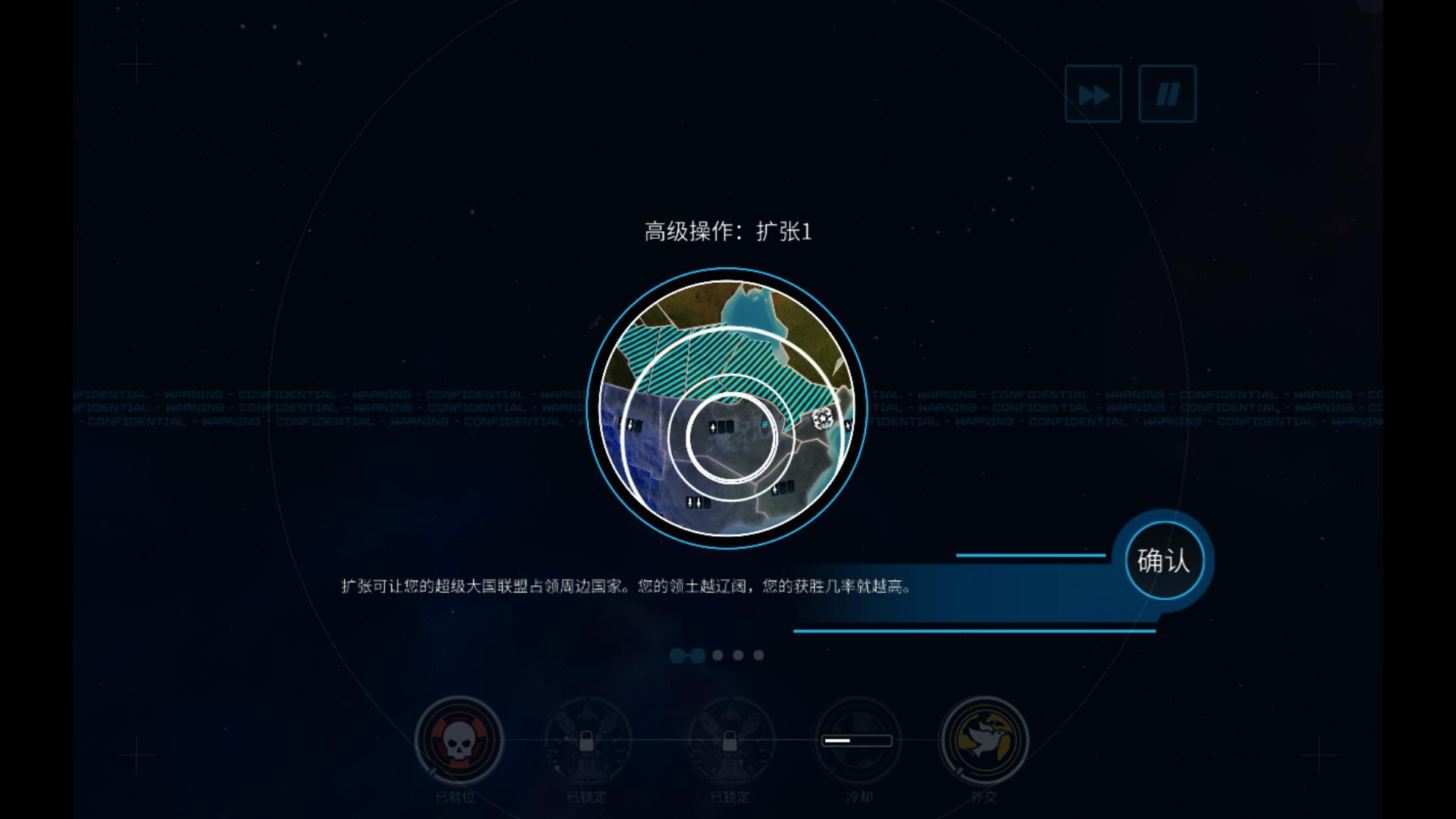Select the fourth carousel page dot
1456x819 pixels.
(737, 655)
